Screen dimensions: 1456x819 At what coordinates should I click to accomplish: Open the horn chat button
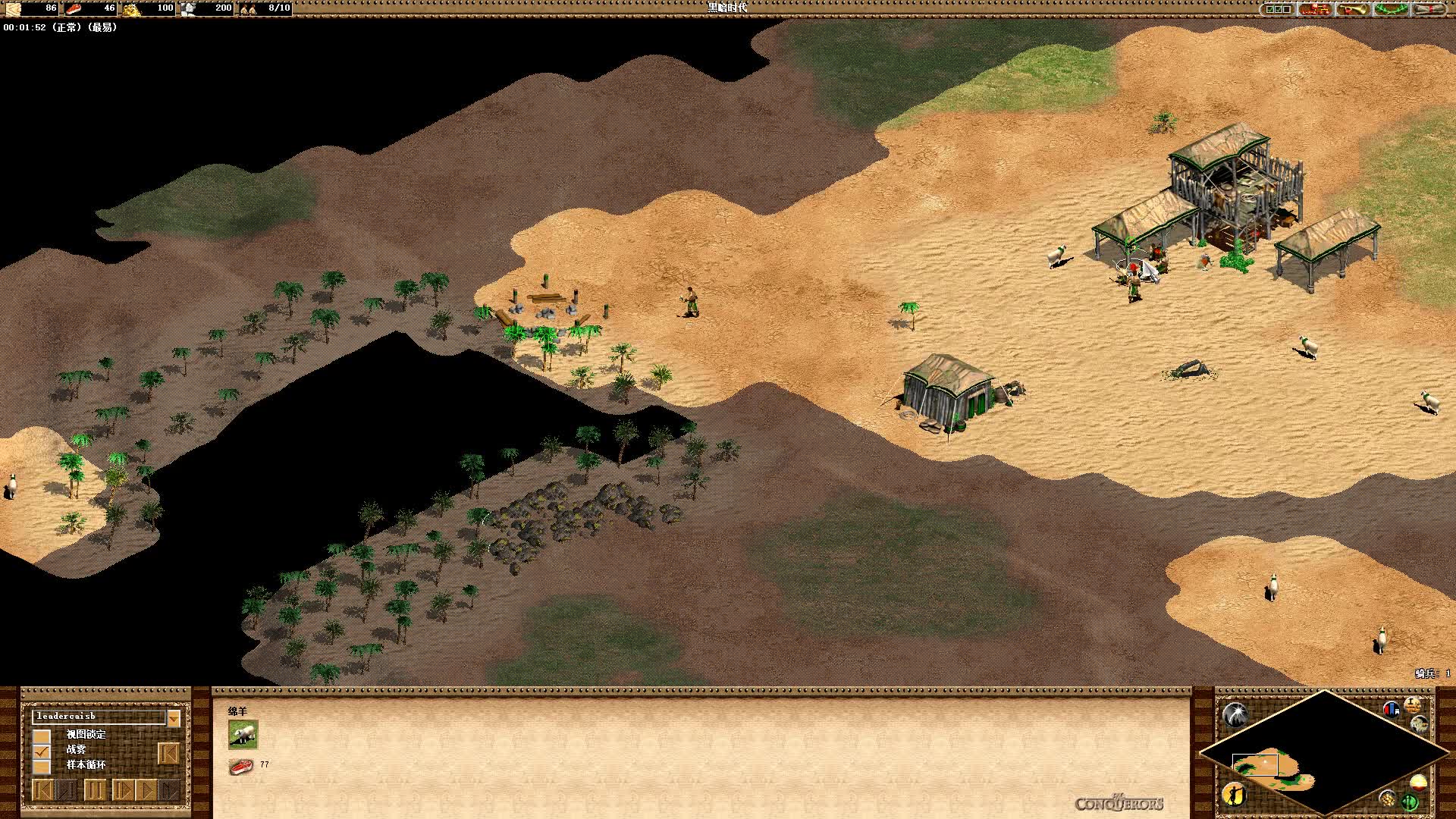1352,9
